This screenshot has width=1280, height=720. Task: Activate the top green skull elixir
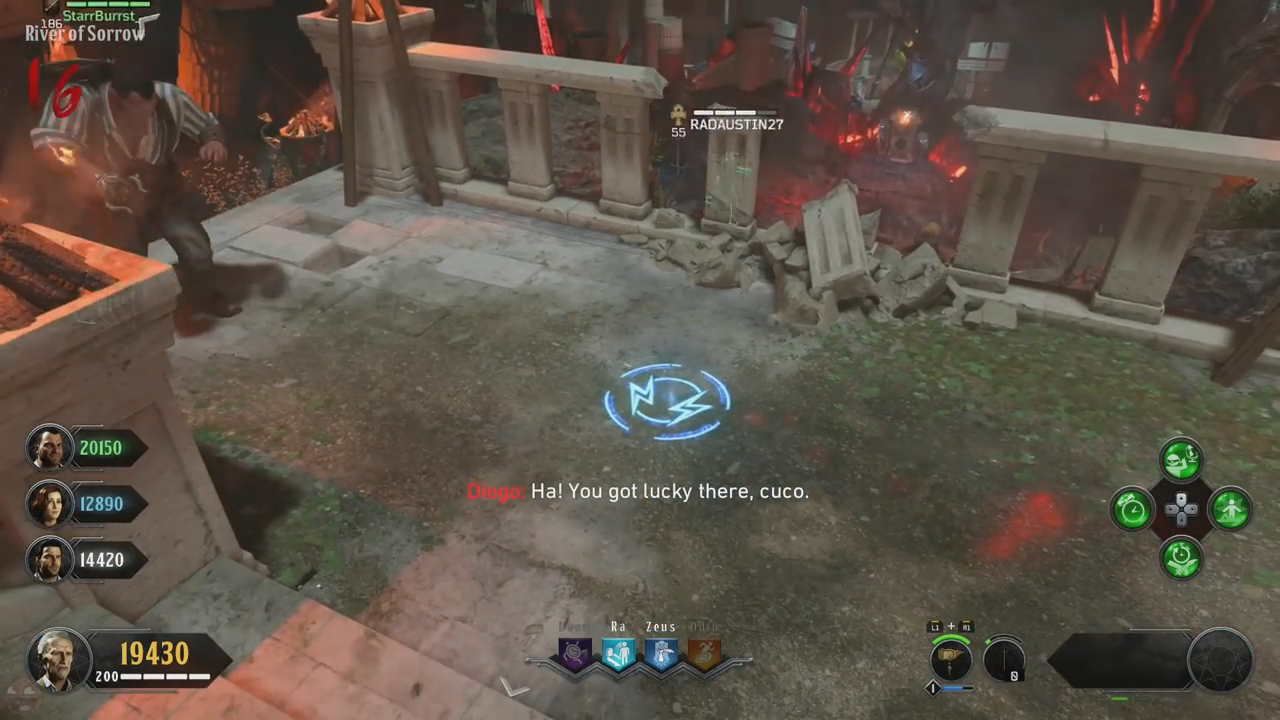[1181, 460]
